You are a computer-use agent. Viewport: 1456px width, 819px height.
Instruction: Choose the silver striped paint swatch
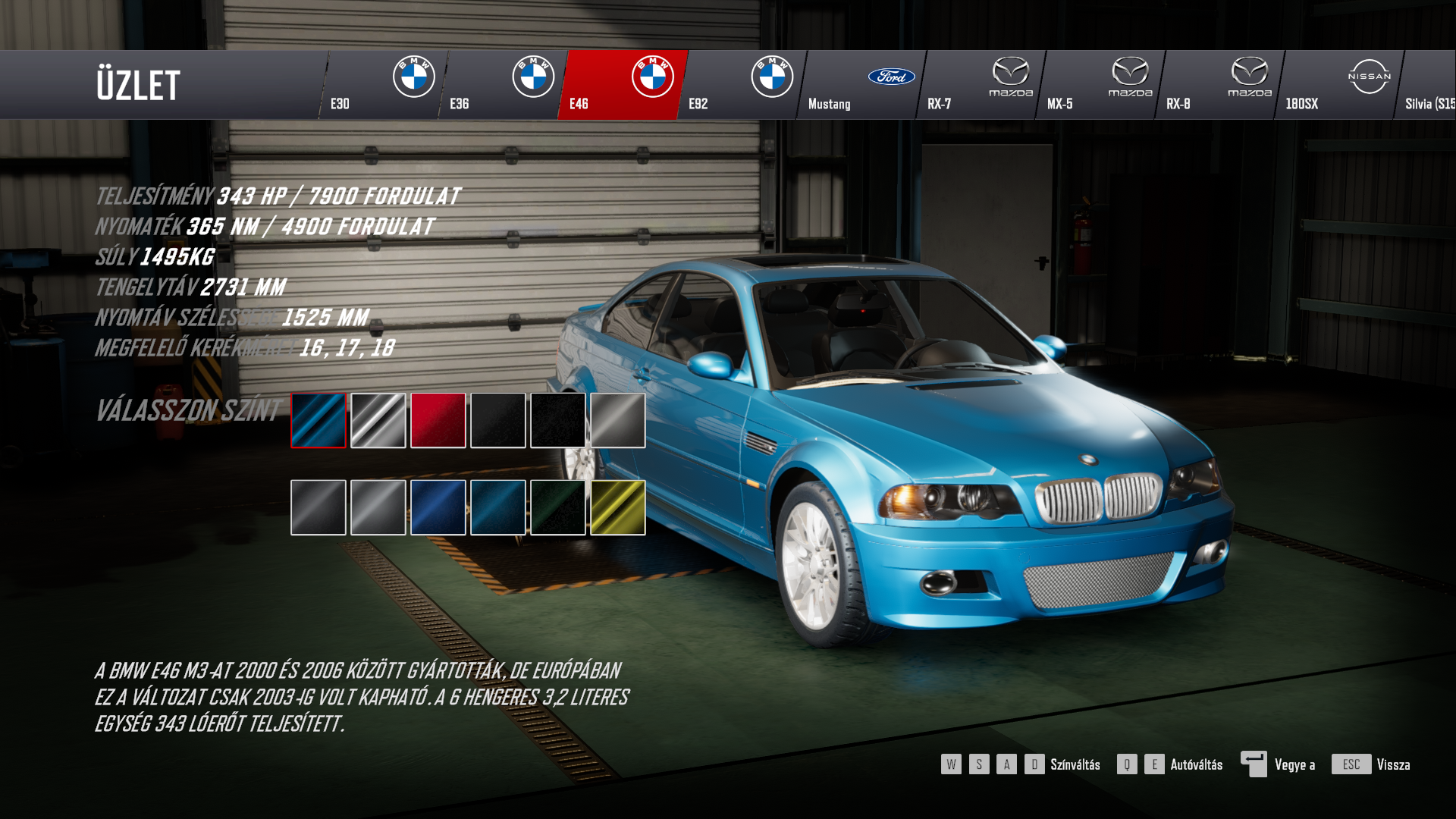(x=378, y=420)
